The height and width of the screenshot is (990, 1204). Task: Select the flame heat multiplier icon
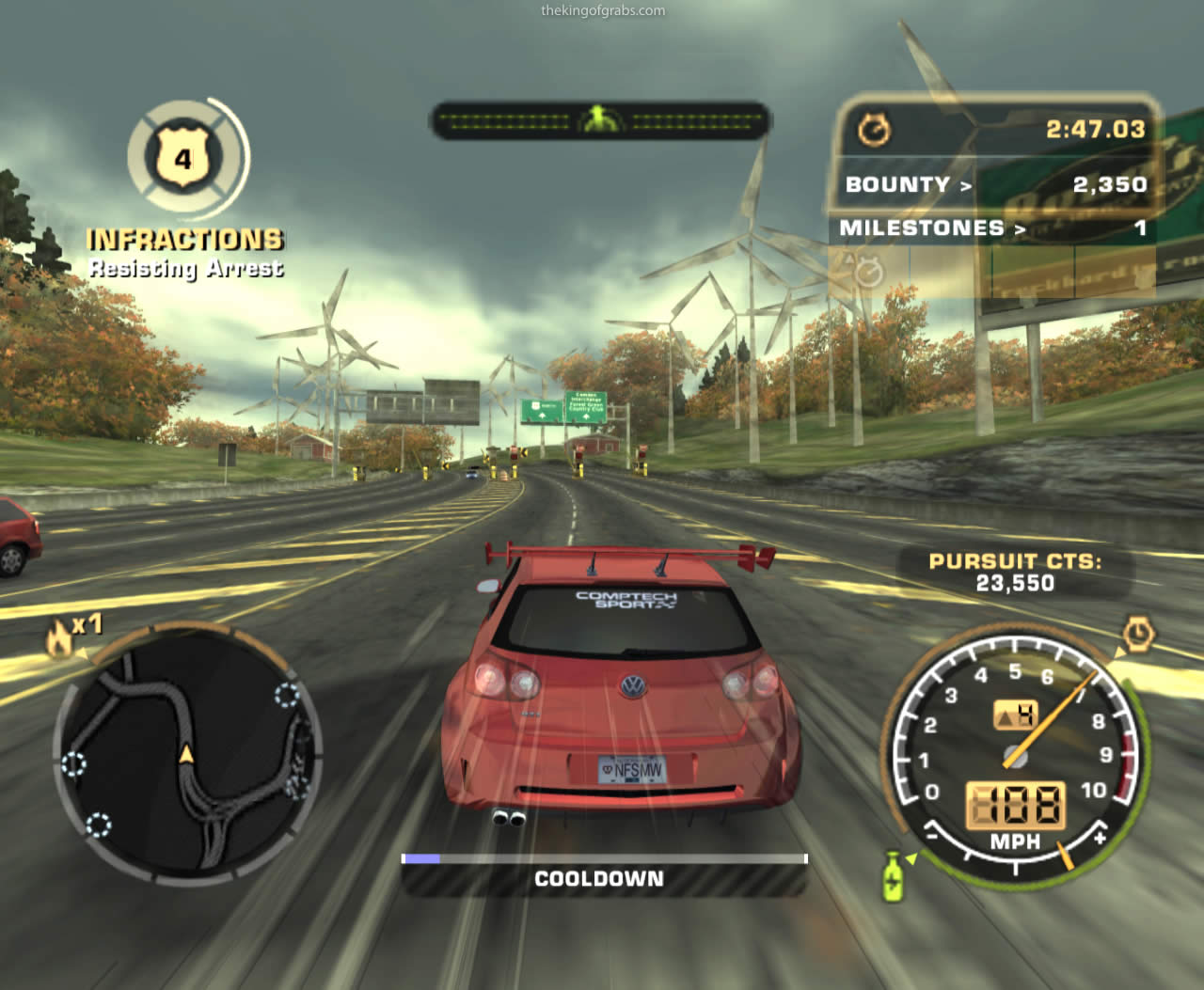59,638
